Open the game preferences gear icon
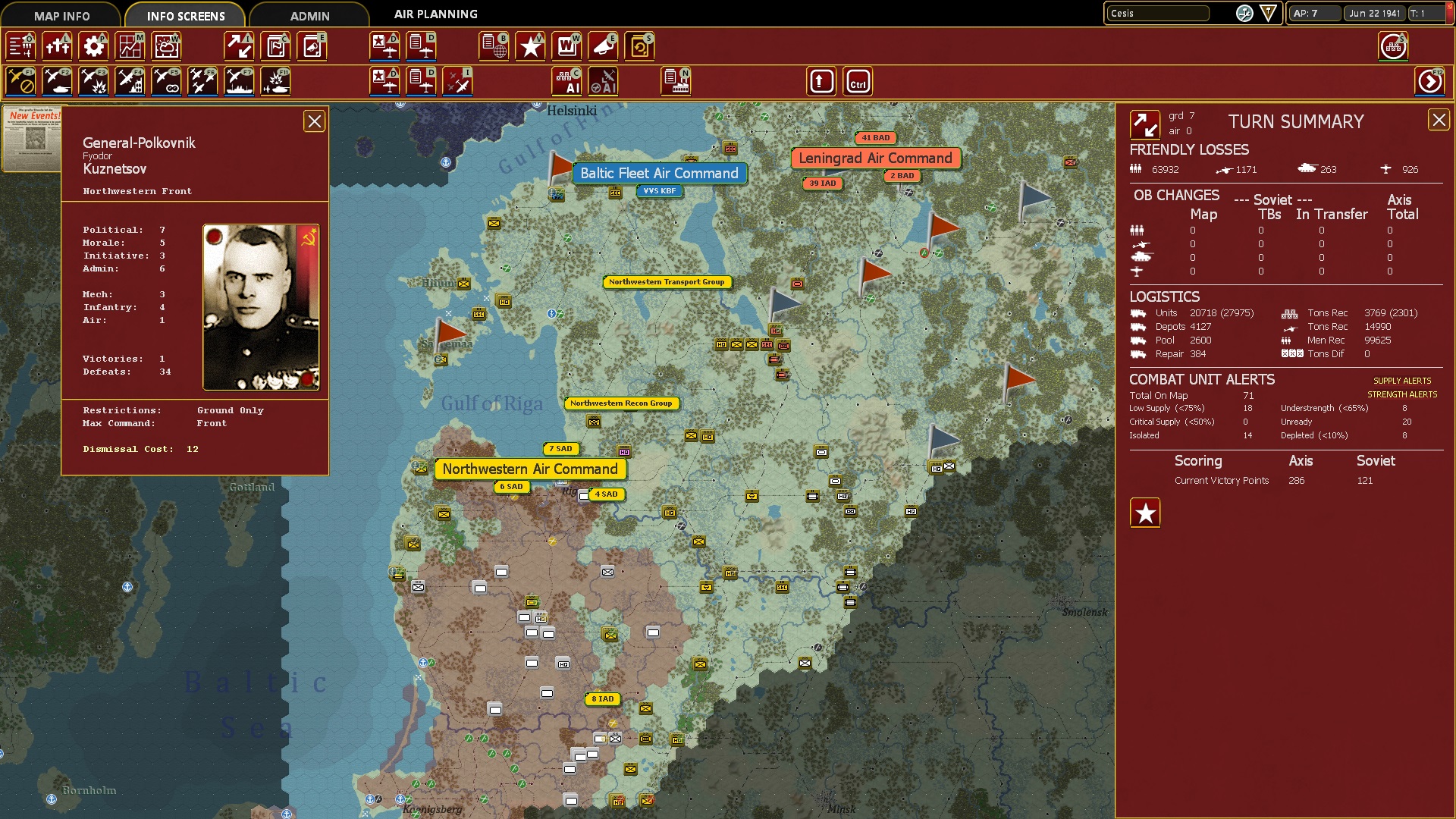Screen dimensions: 1456x819 point(93,45)
